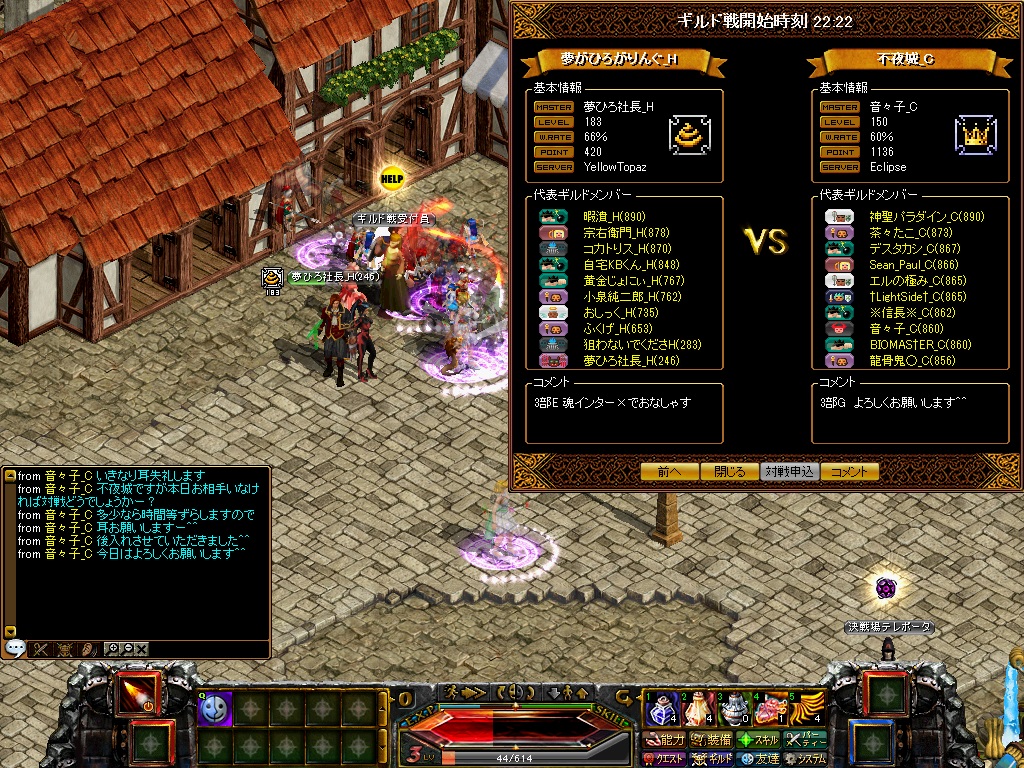Open the クエスト (quest) menu
Screen dimensions: 1024x768
(664, 759)
